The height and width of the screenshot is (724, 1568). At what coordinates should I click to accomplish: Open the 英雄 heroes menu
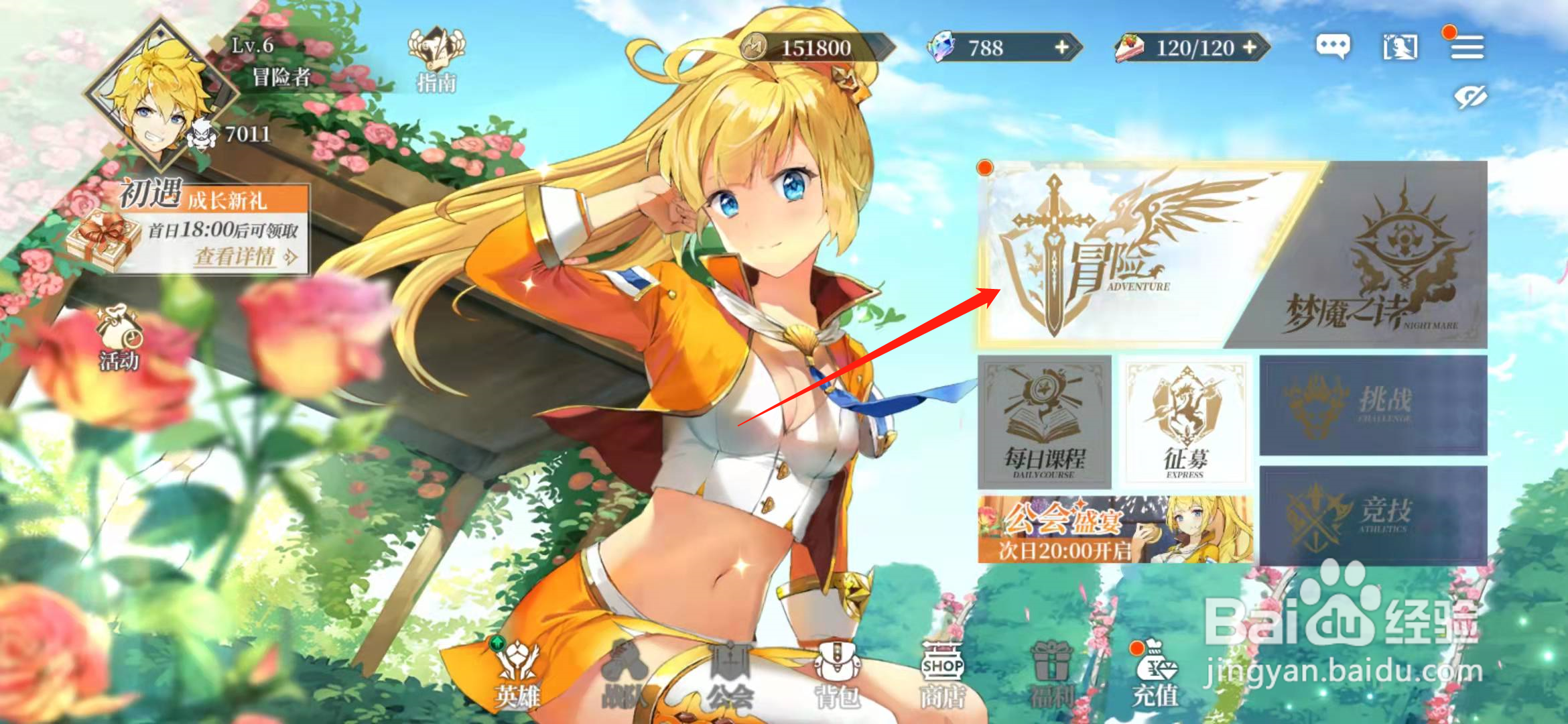pyautogui.click(x=517, y=674)
